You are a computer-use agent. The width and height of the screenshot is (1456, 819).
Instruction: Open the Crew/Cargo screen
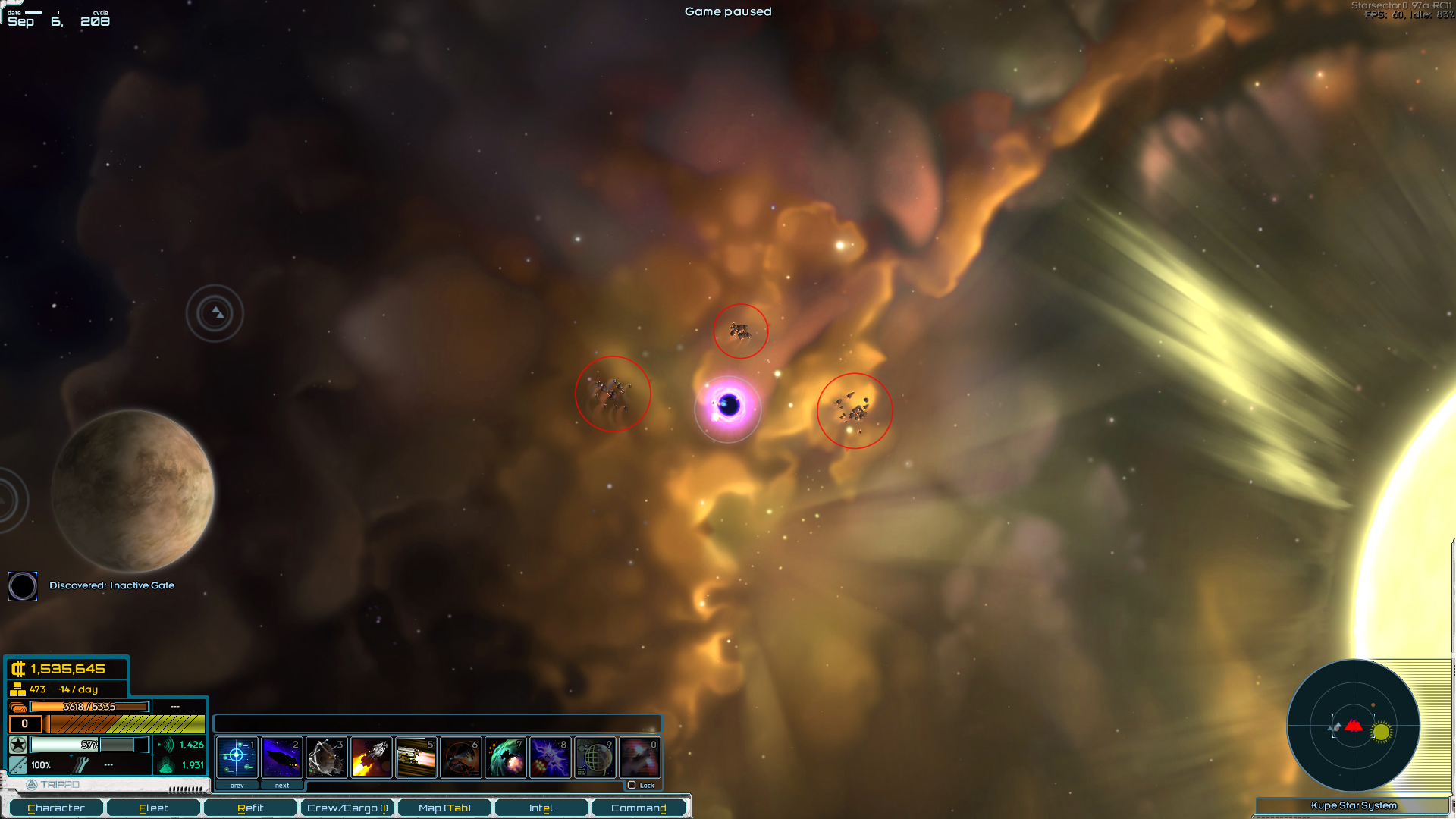[347, 808]
